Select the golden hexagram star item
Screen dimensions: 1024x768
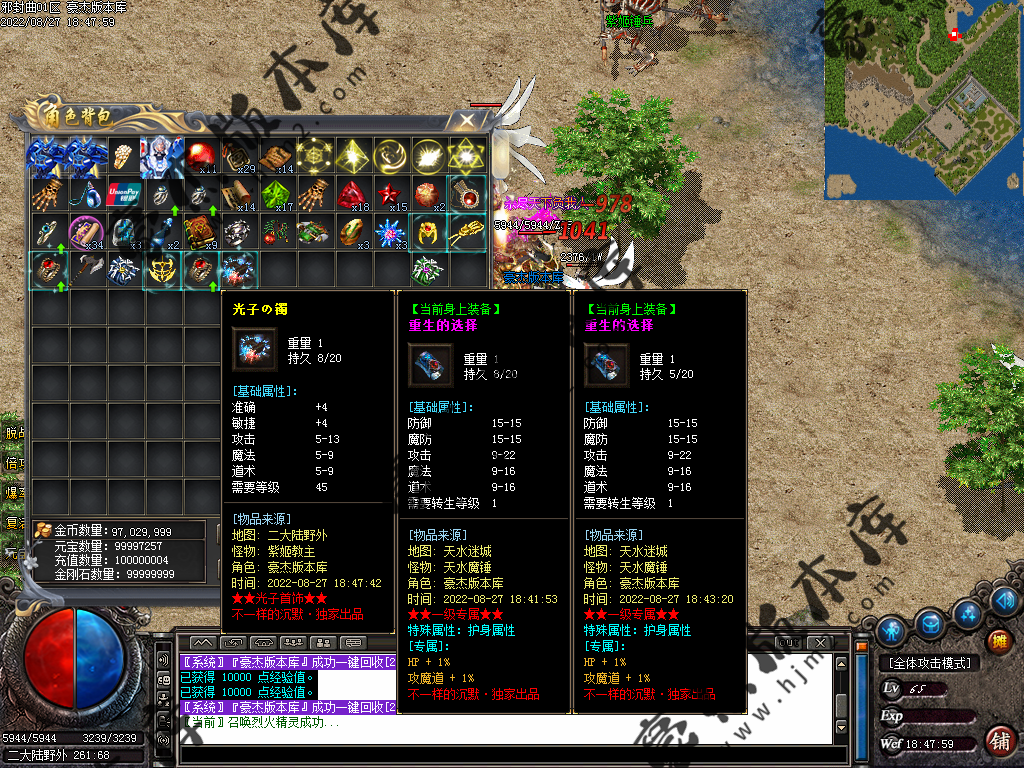467,156
